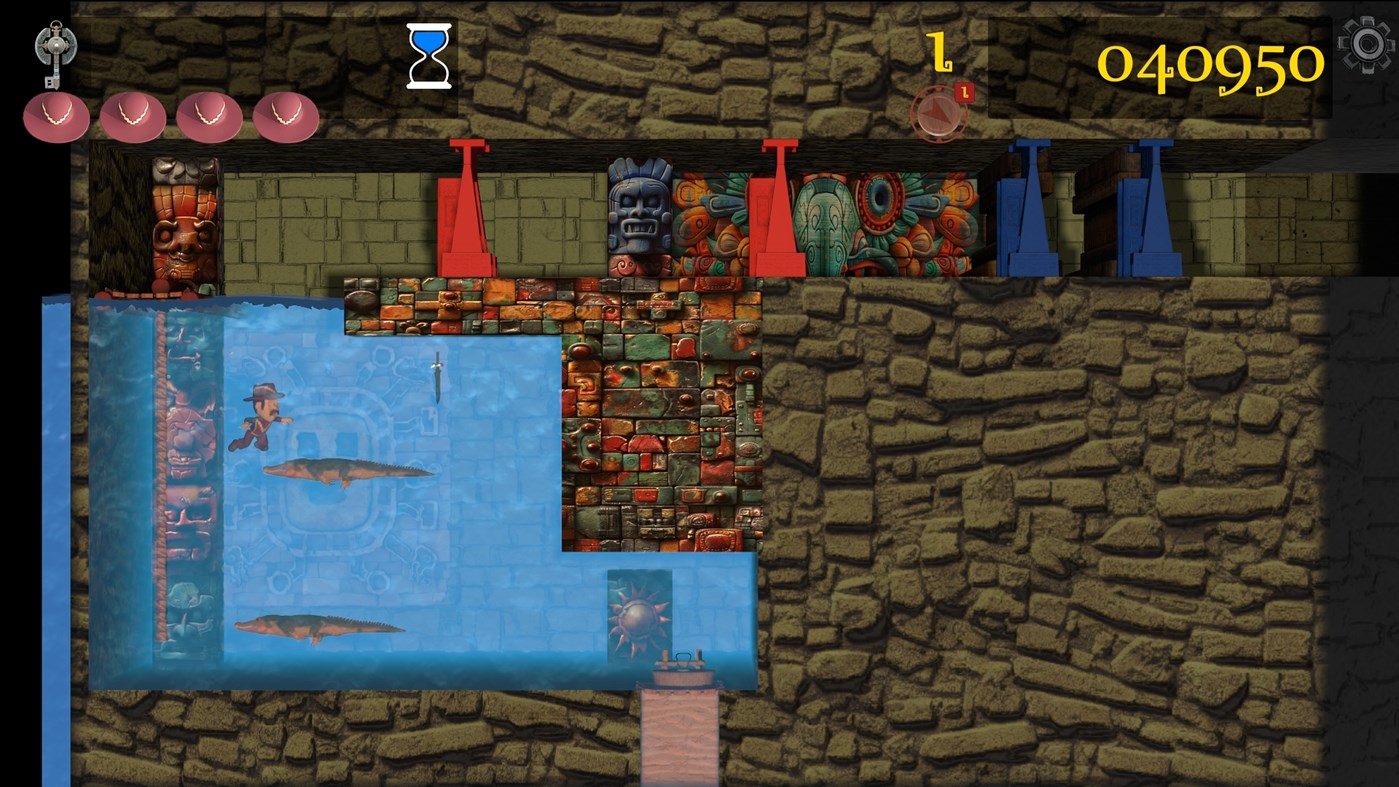Click the red badge on the compass icon
The height and width of the screenshot is (787, 1399).
tap(963, 90)
